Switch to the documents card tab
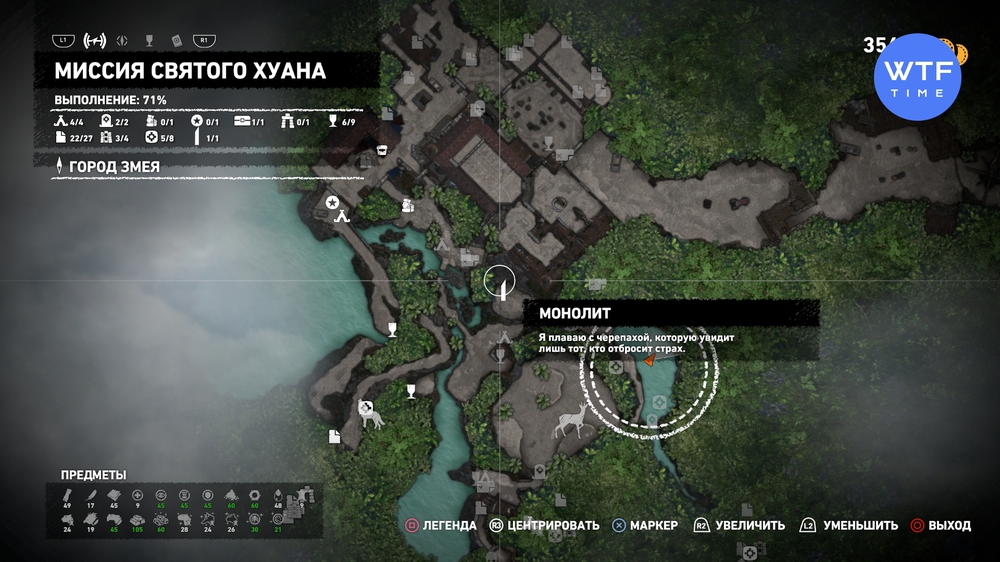 [x=175, y=41]
